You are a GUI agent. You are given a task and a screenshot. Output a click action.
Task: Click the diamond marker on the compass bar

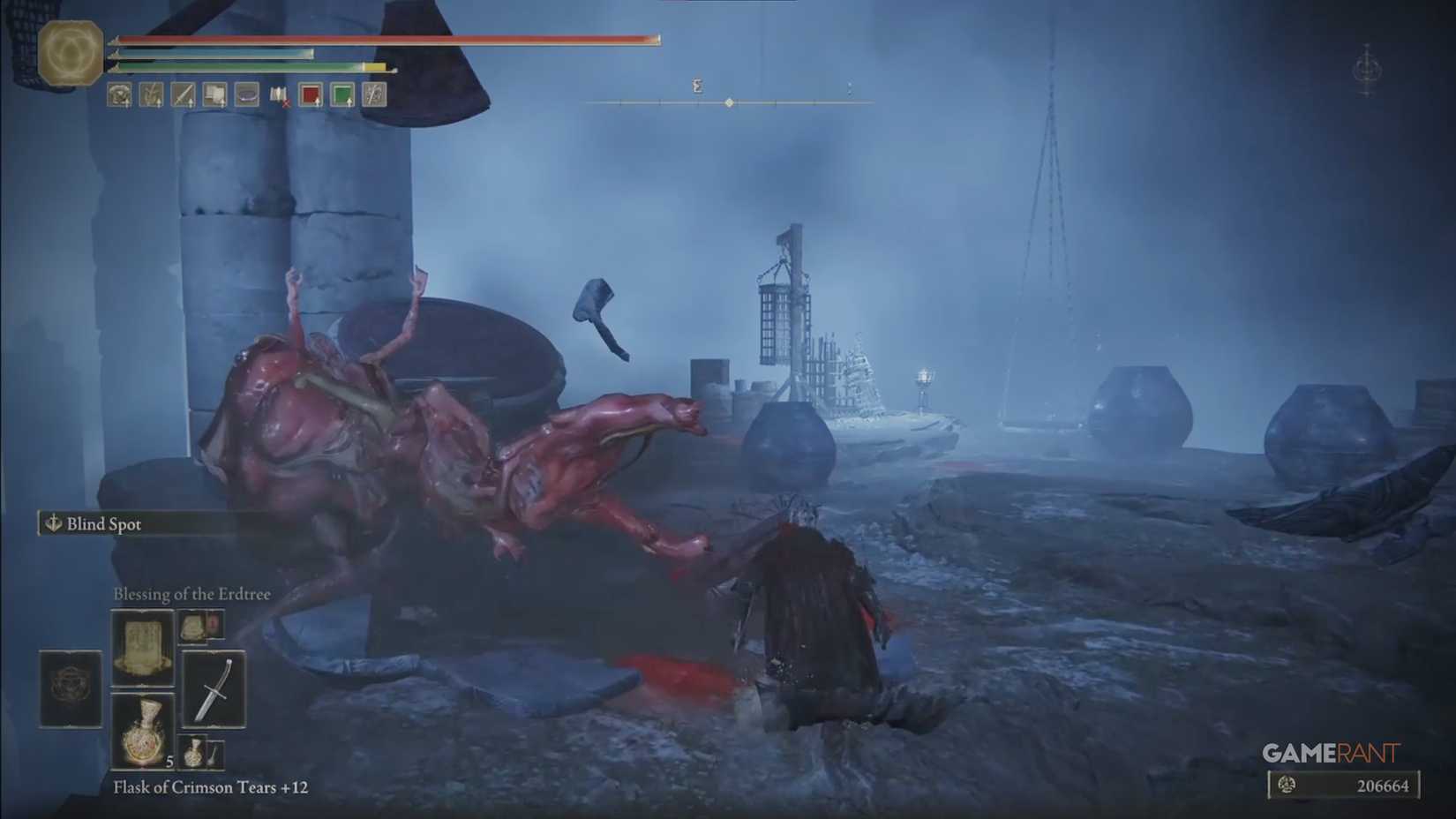pos(729,101)
